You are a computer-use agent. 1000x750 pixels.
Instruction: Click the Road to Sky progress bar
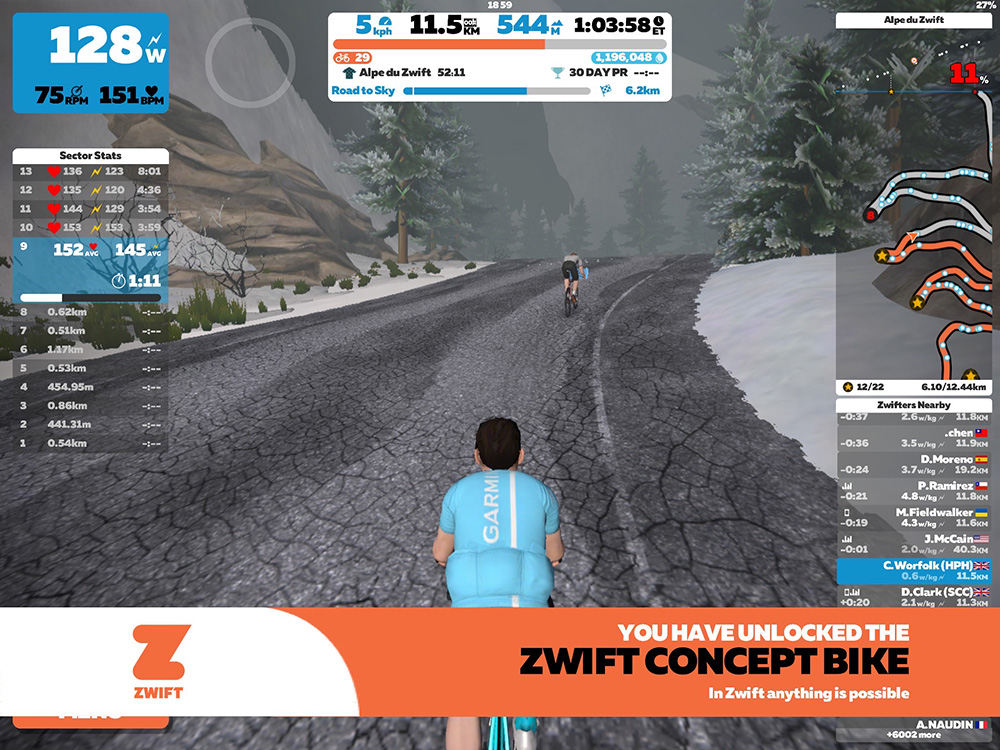498,91
